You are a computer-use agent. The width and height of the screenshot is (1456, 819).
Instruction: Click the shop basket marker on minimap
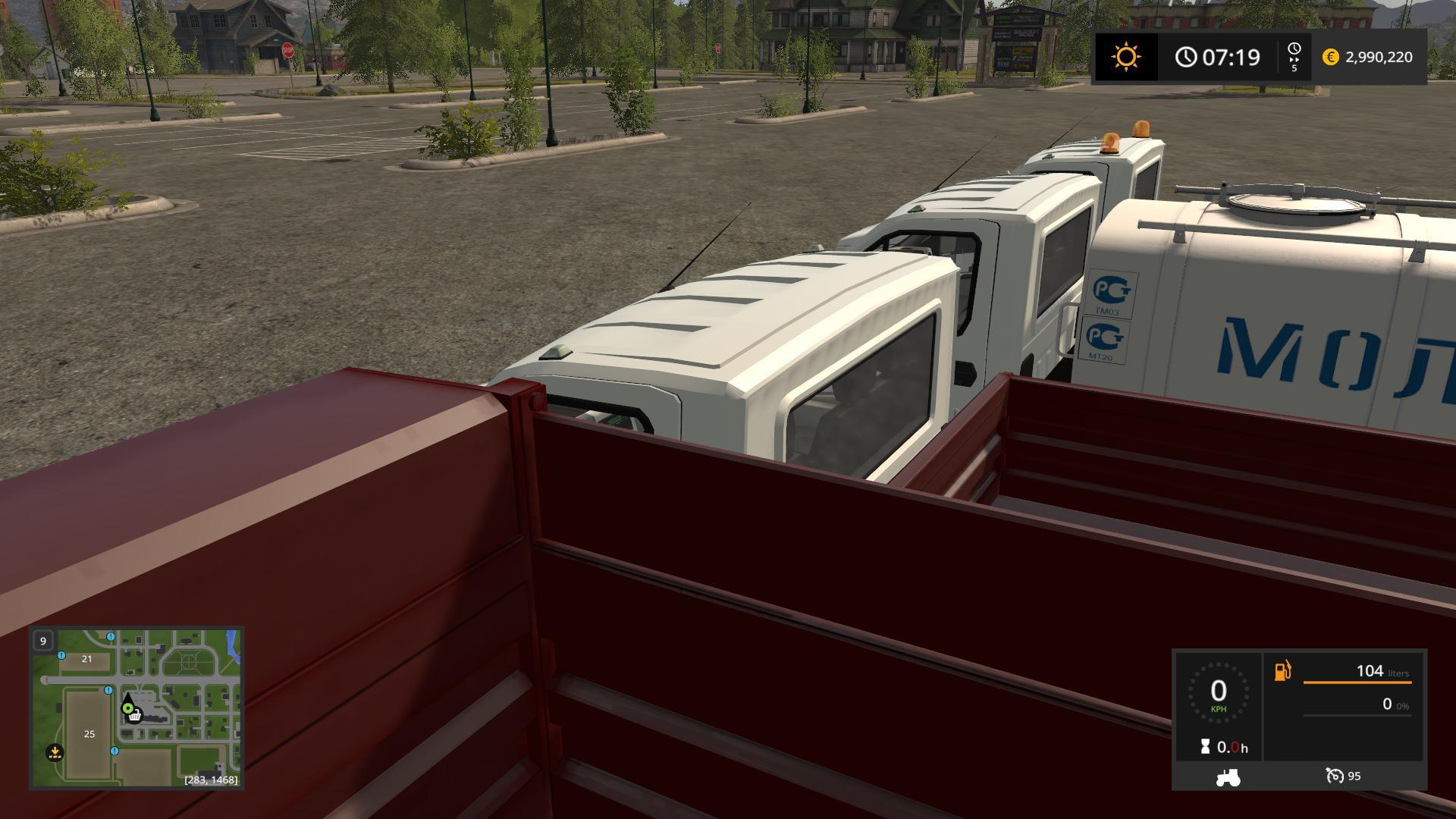tap(135, 715)
